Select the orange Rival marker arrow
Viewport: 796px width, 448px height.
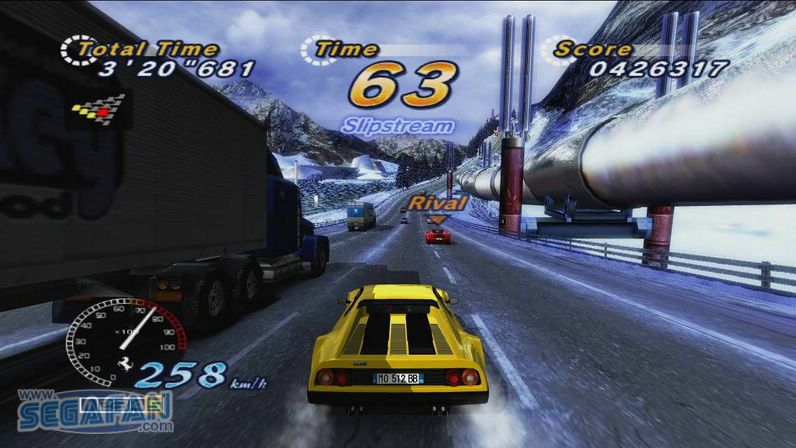tap(437, 218)
